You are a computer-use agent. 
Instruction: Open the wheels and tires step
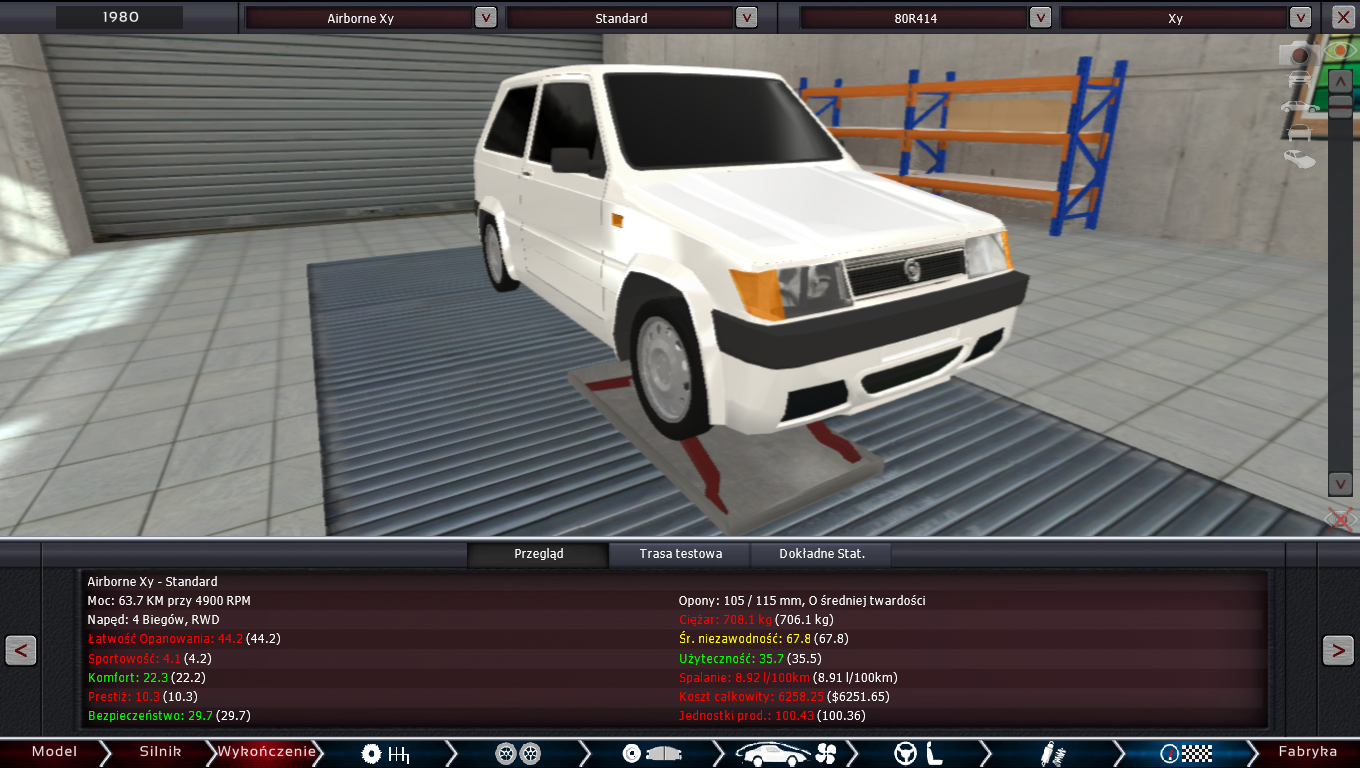point(518,753)
